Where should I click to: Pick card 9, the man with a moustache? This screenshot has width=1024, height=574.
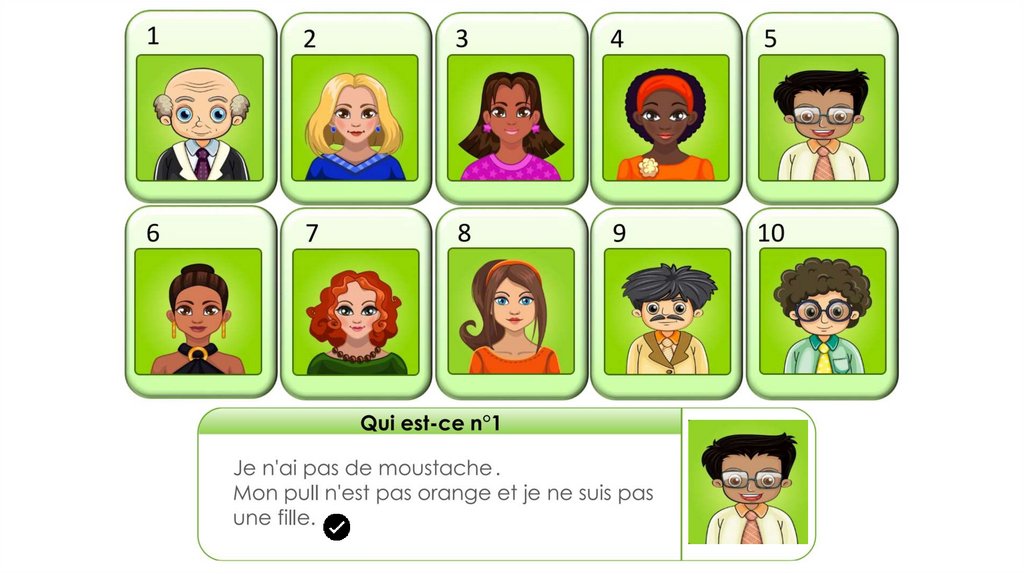(667, 311)
